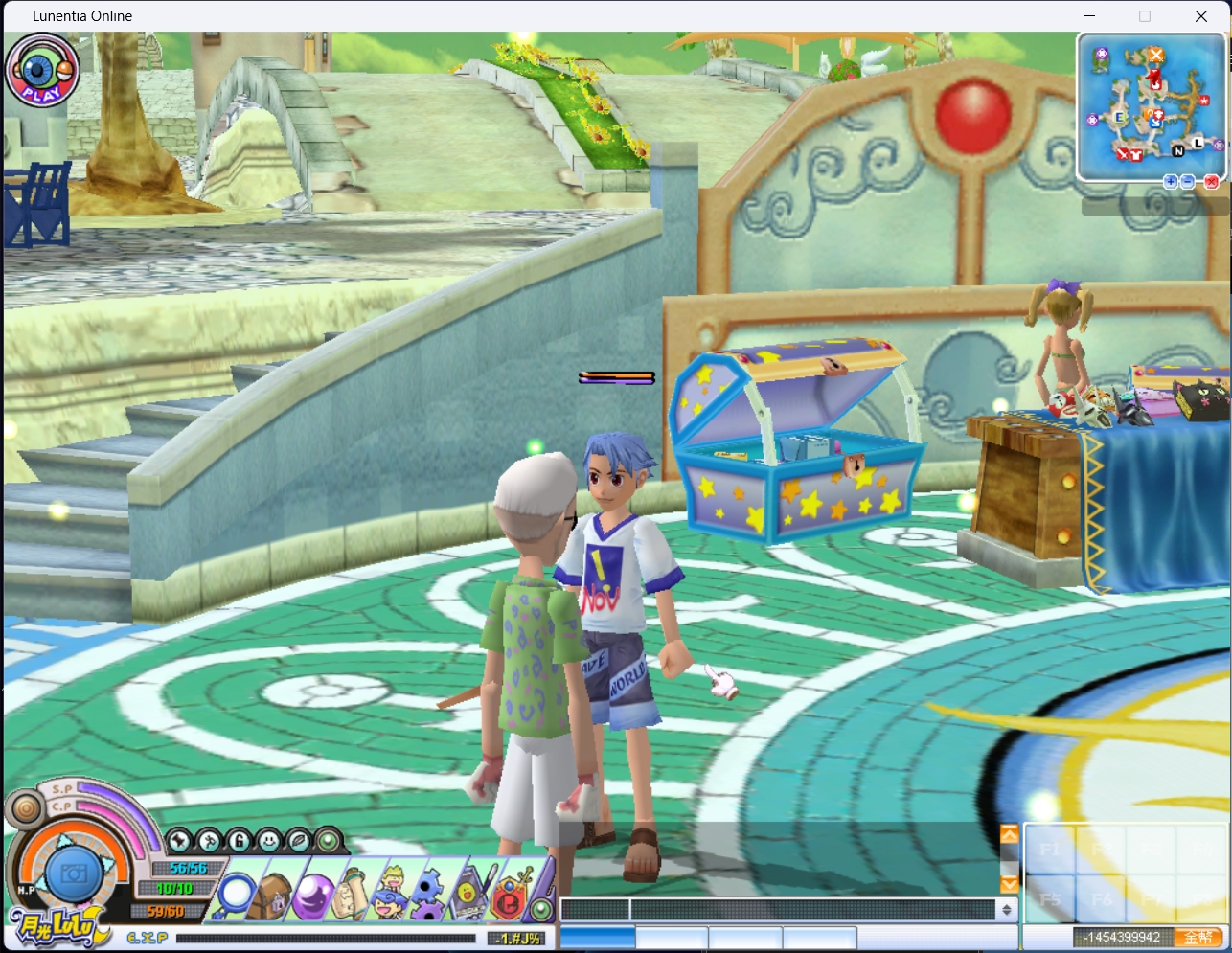Image resolution: width=1232 pixels, height=953 pixels.
Task: Select the green E marker on the minimap
Action: (x=1118, y=118)
